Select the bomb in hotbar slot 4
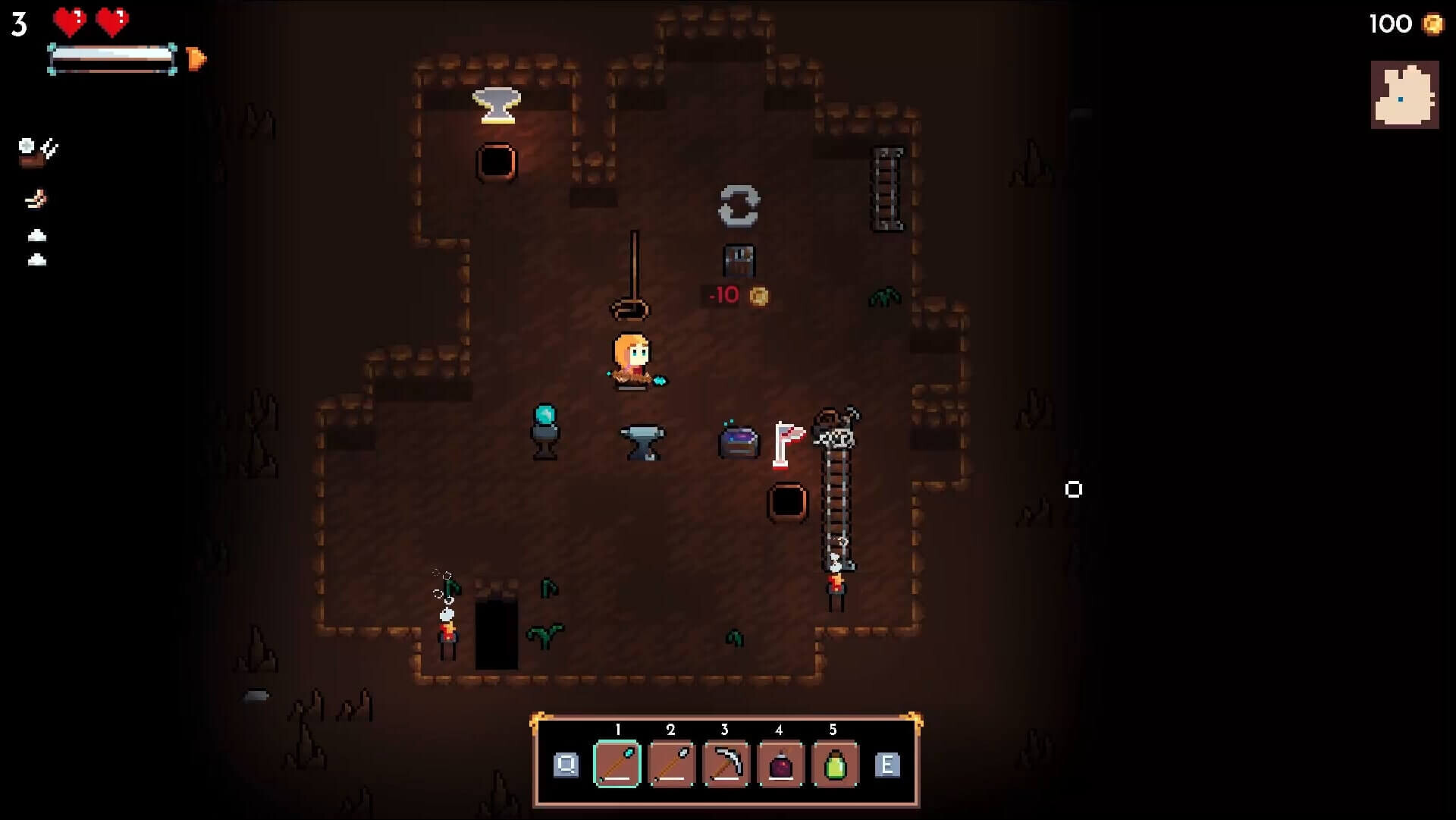Viewport: 1456px width, 820px height. (780, 765)
